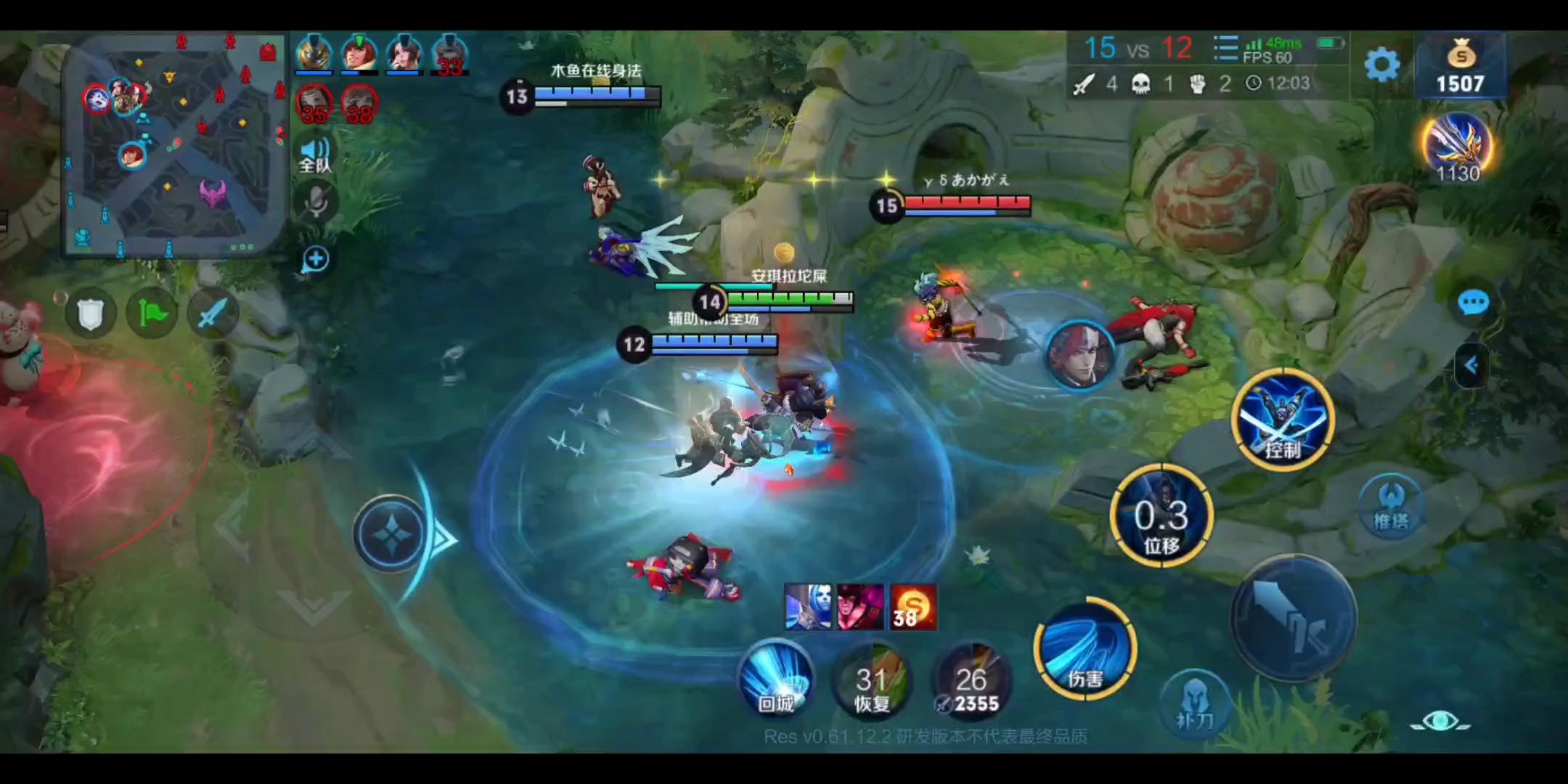Send the sword attack signal
This screenshot has height=784, width=1568.
coord(213,314)
